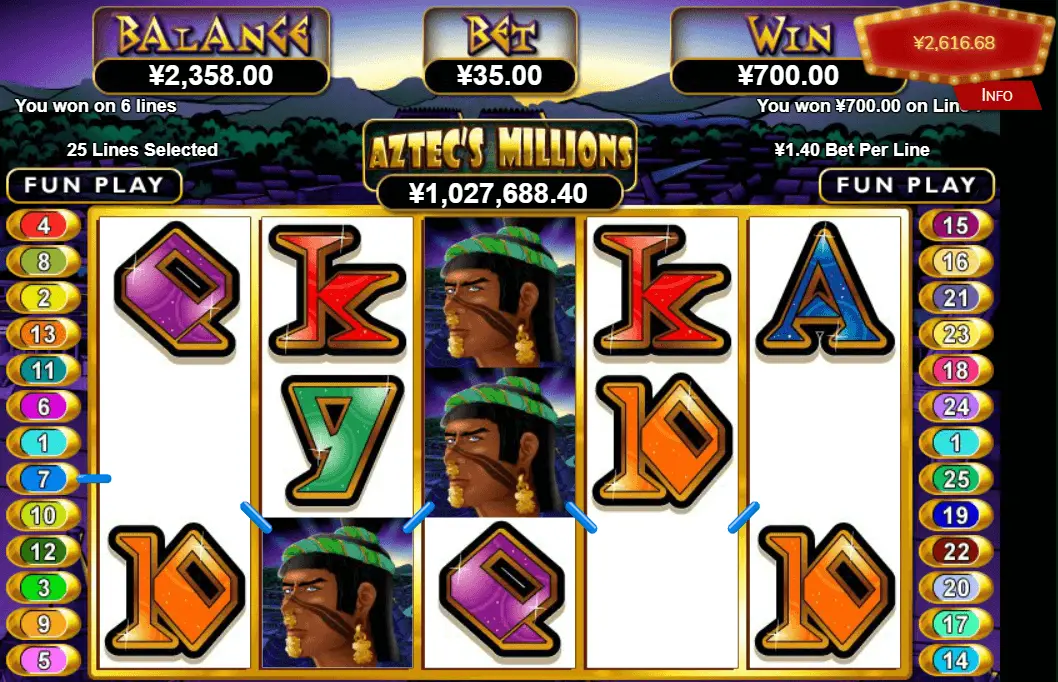Select payline number 15
Screen dimensions: 1058x682
pyautogui.click(x=956, y=225)
